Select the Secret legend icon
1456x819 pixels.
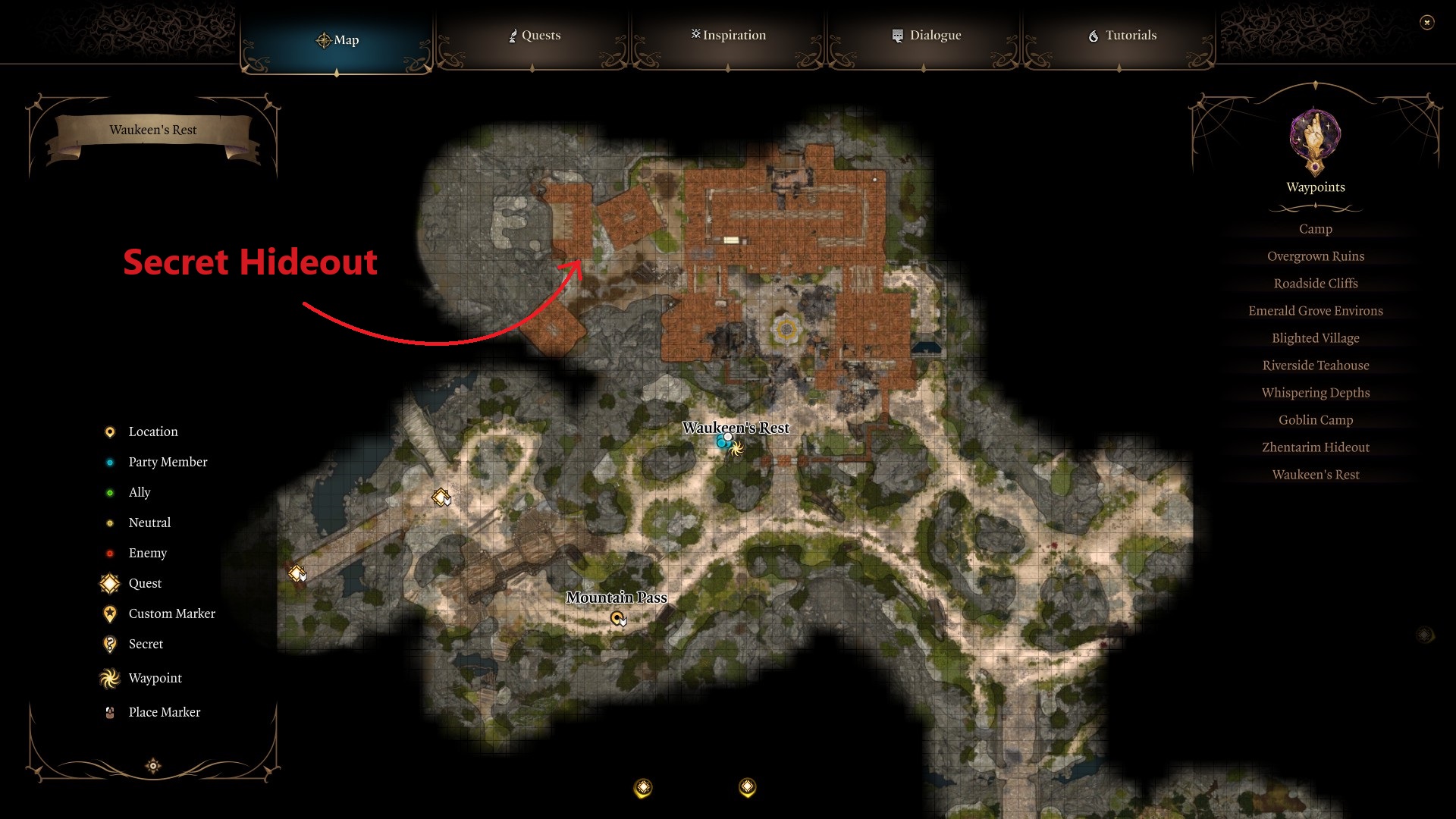tap(110, 644)
